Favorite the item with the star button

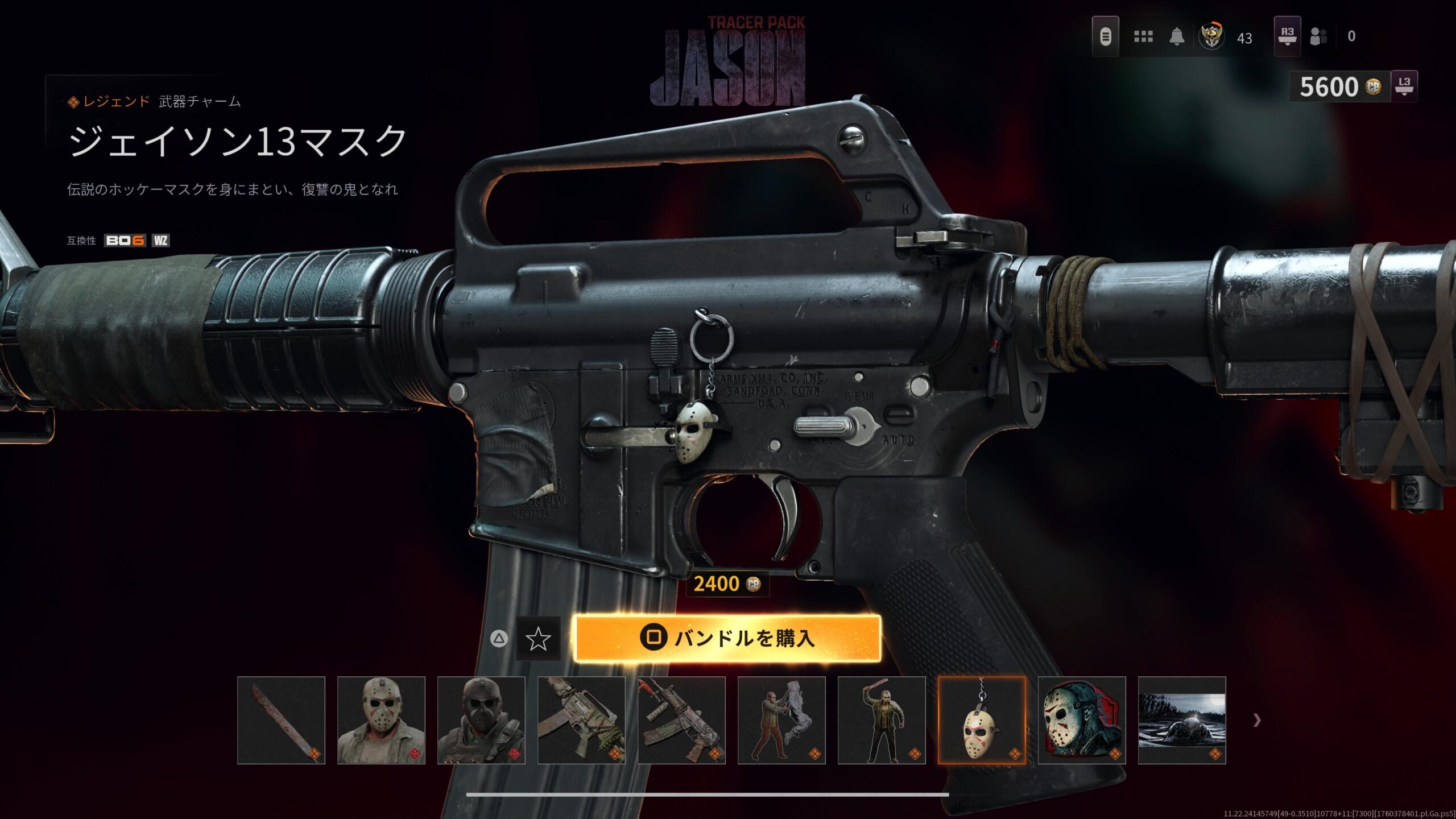tap(537, 639)
